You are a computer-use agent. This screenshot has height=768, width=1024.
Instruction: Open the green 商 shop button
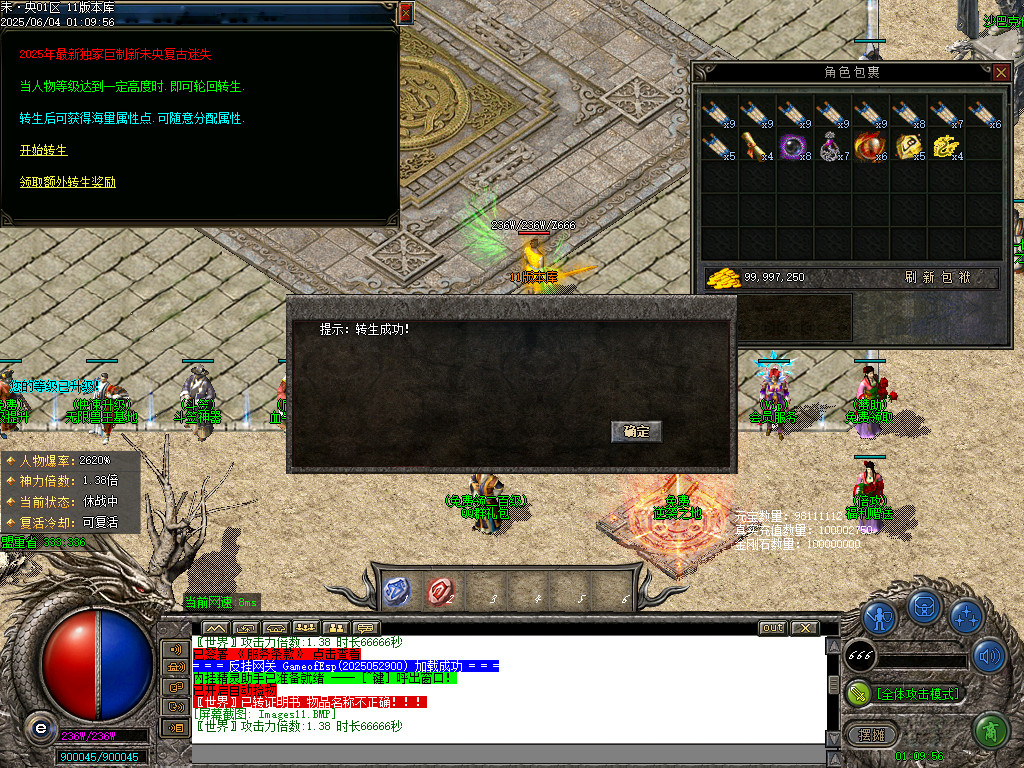(x=990, y=731)
